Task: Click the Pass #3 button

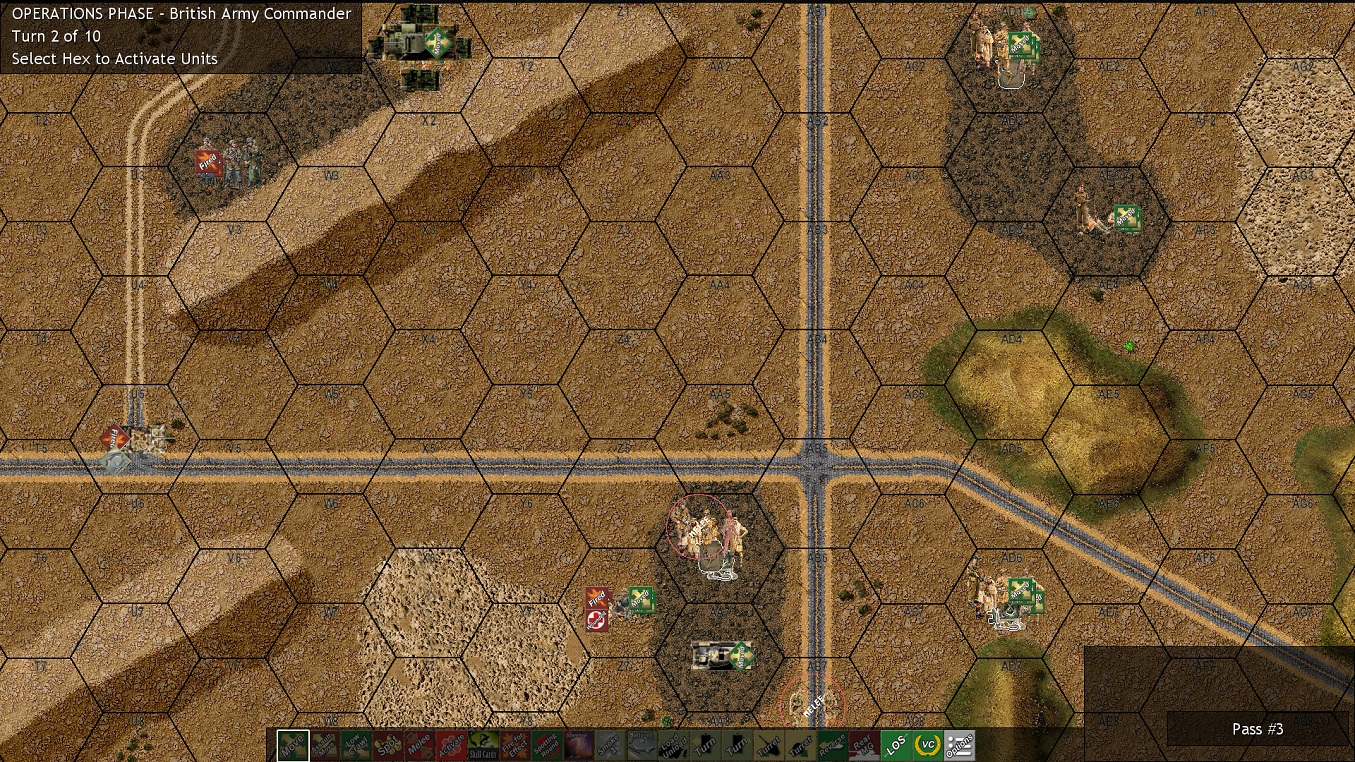Action: point(1257,729)
